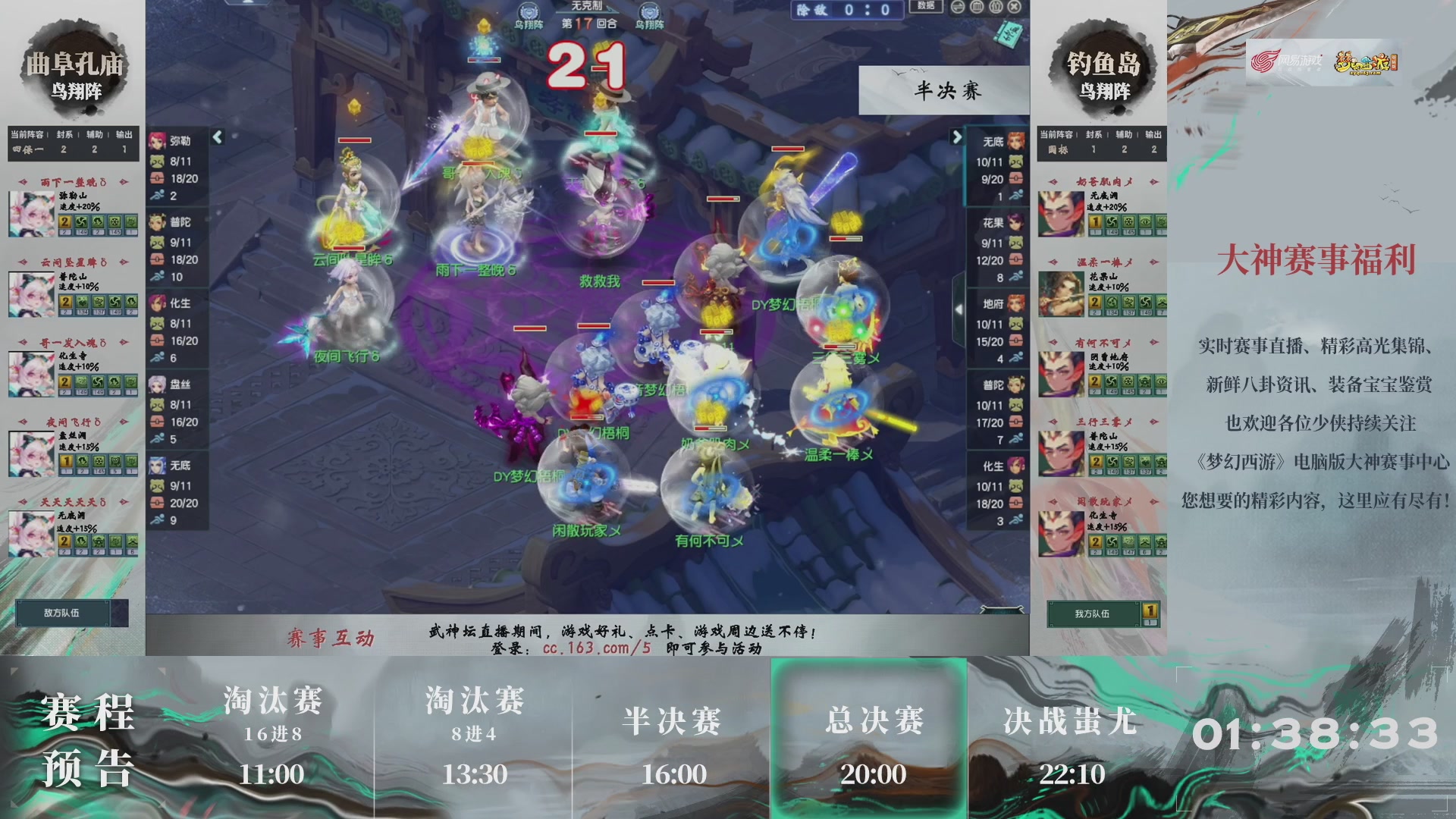Click the running speed icon in 无底's stat panel
This screenshot has height=819, width=1456.
pyautogui.click(x=159, y=517)
